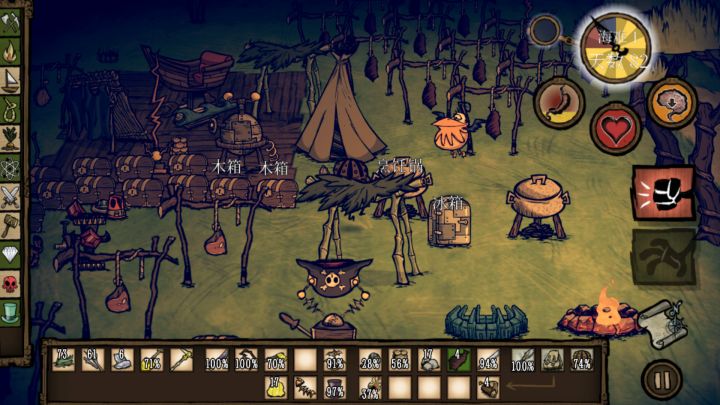Screen dimensions: 720x405
Task: Open the red skull magic tab
Action: [x=11, y=283]
